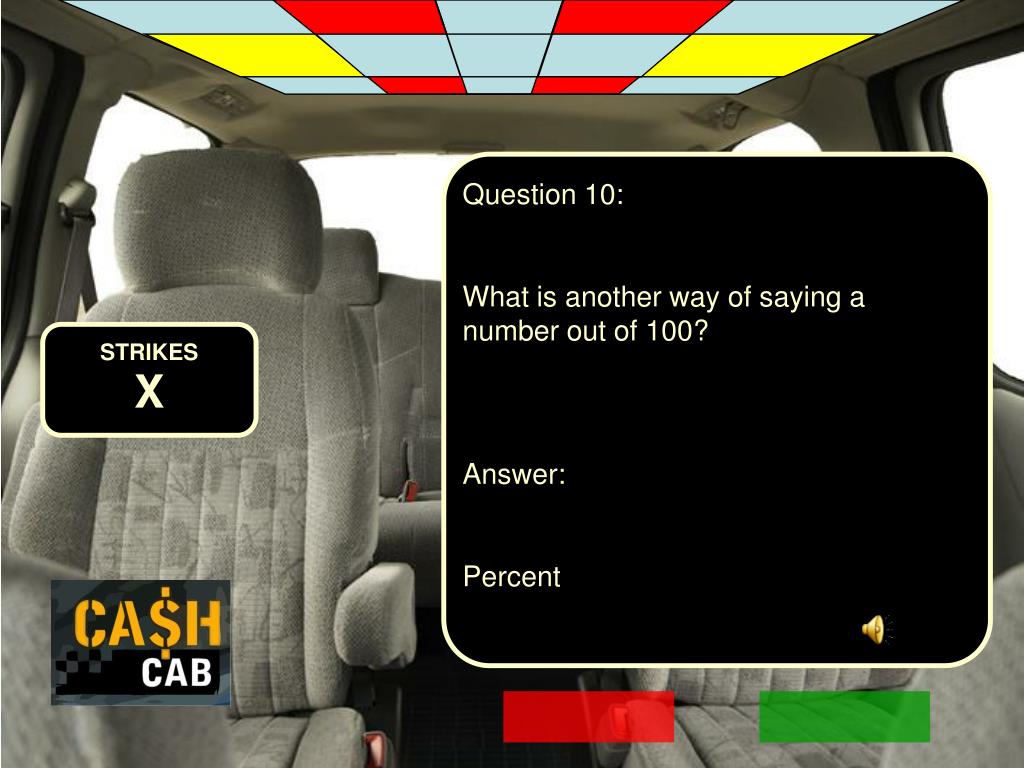The width and height of the screenshot is (1024, 768).
Task: Click the green rectangle button
Action: click(844, 716)
